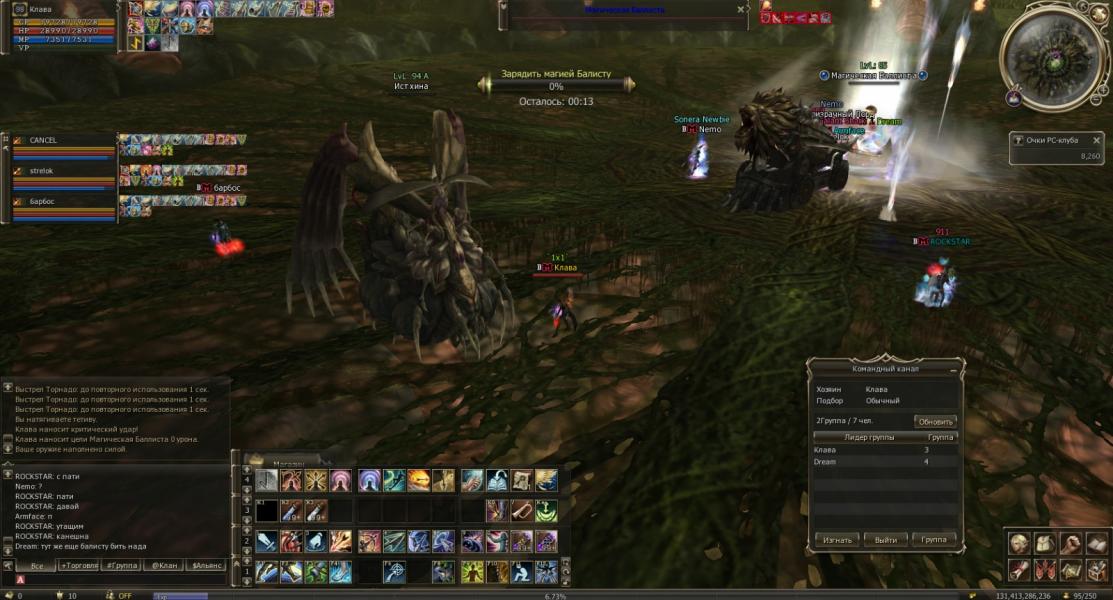Close the Очки PC-клуба panel
The image size is (1113, 600).
click(x=1096, y=141)
